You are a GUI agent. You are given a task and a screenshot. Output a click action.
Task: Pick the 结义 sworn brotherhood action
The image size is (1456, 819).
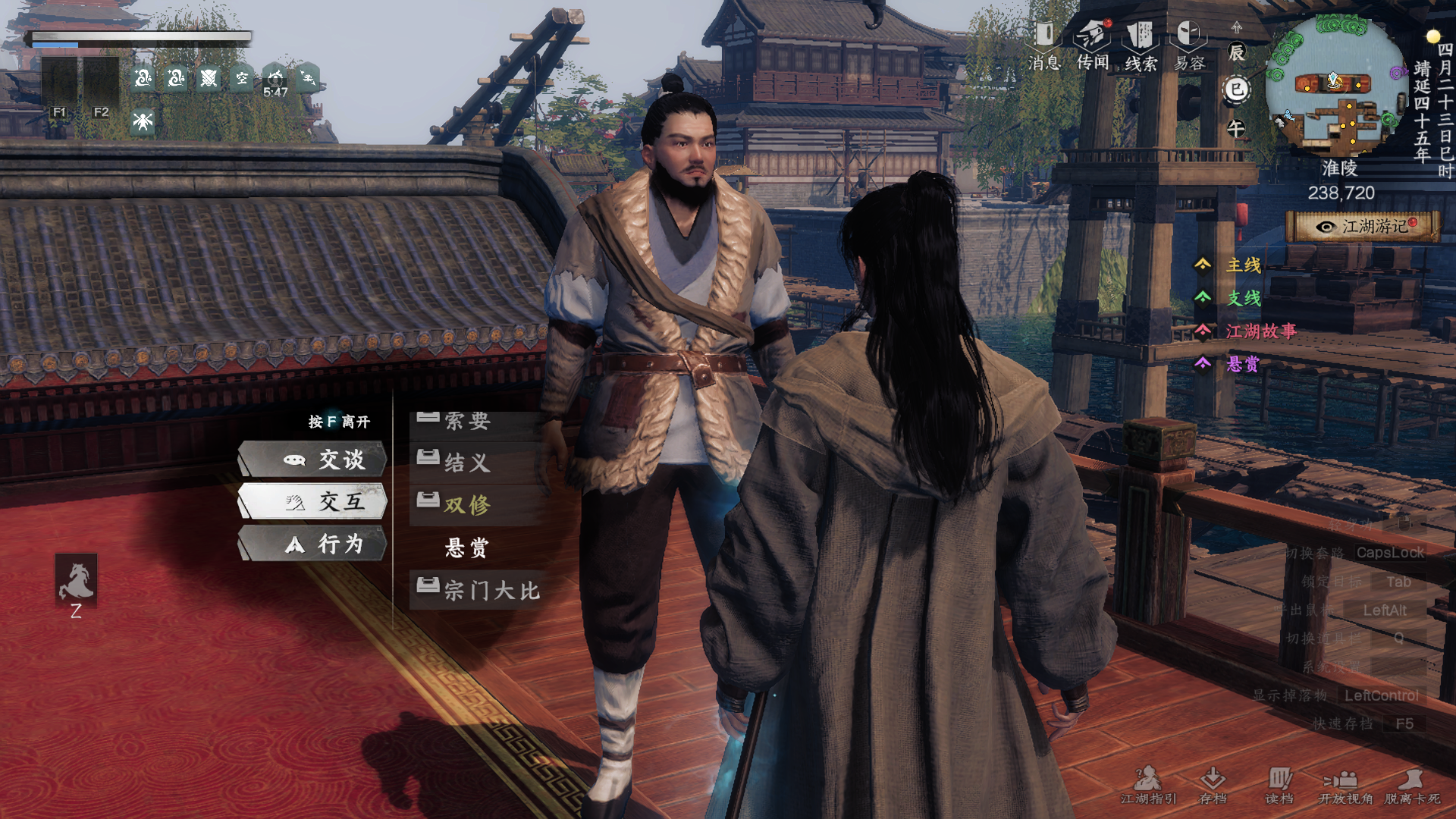[x=467, y=463]
